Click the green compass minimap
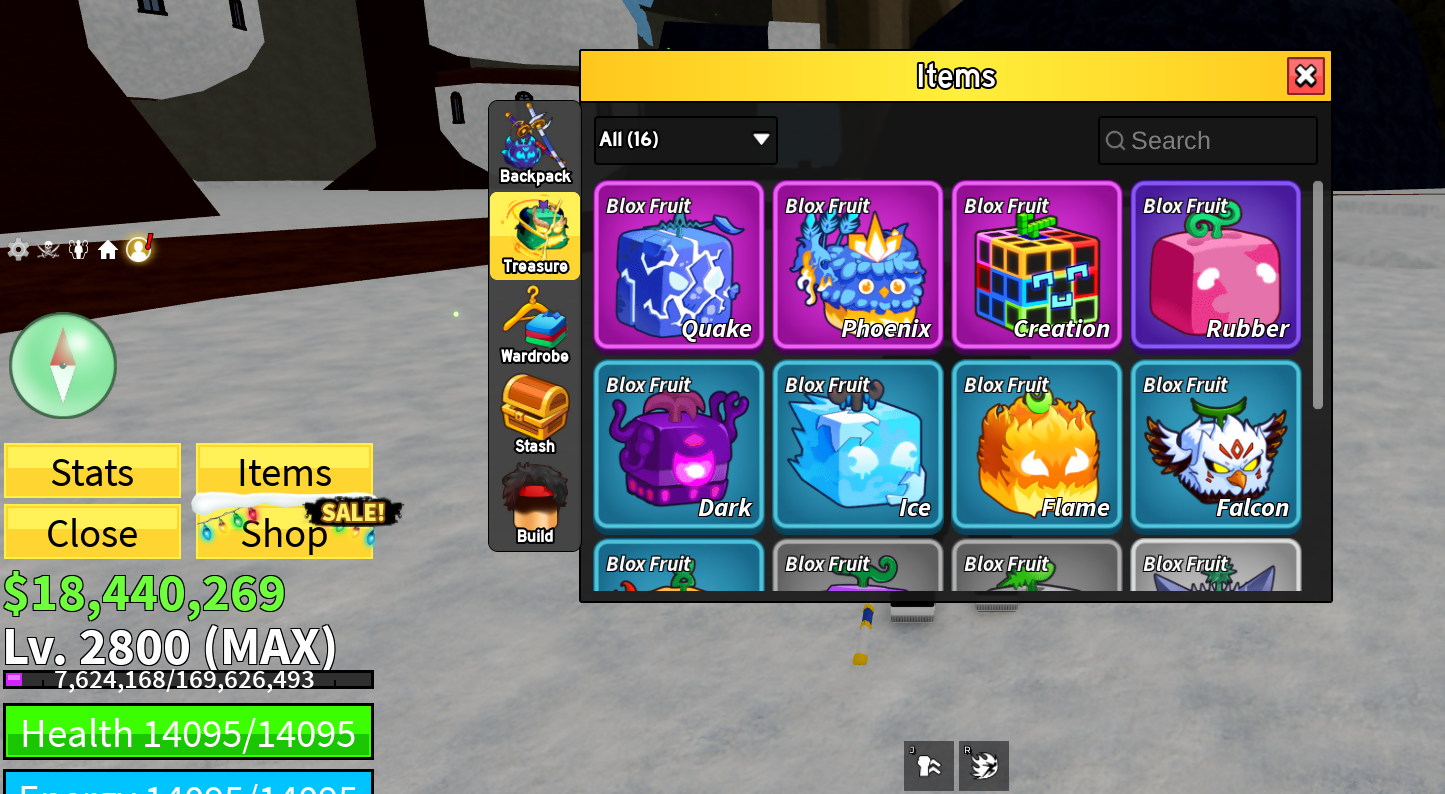The height and width of the screenshot is (794, 1445). pyautogui.click(x=62, y=365)
